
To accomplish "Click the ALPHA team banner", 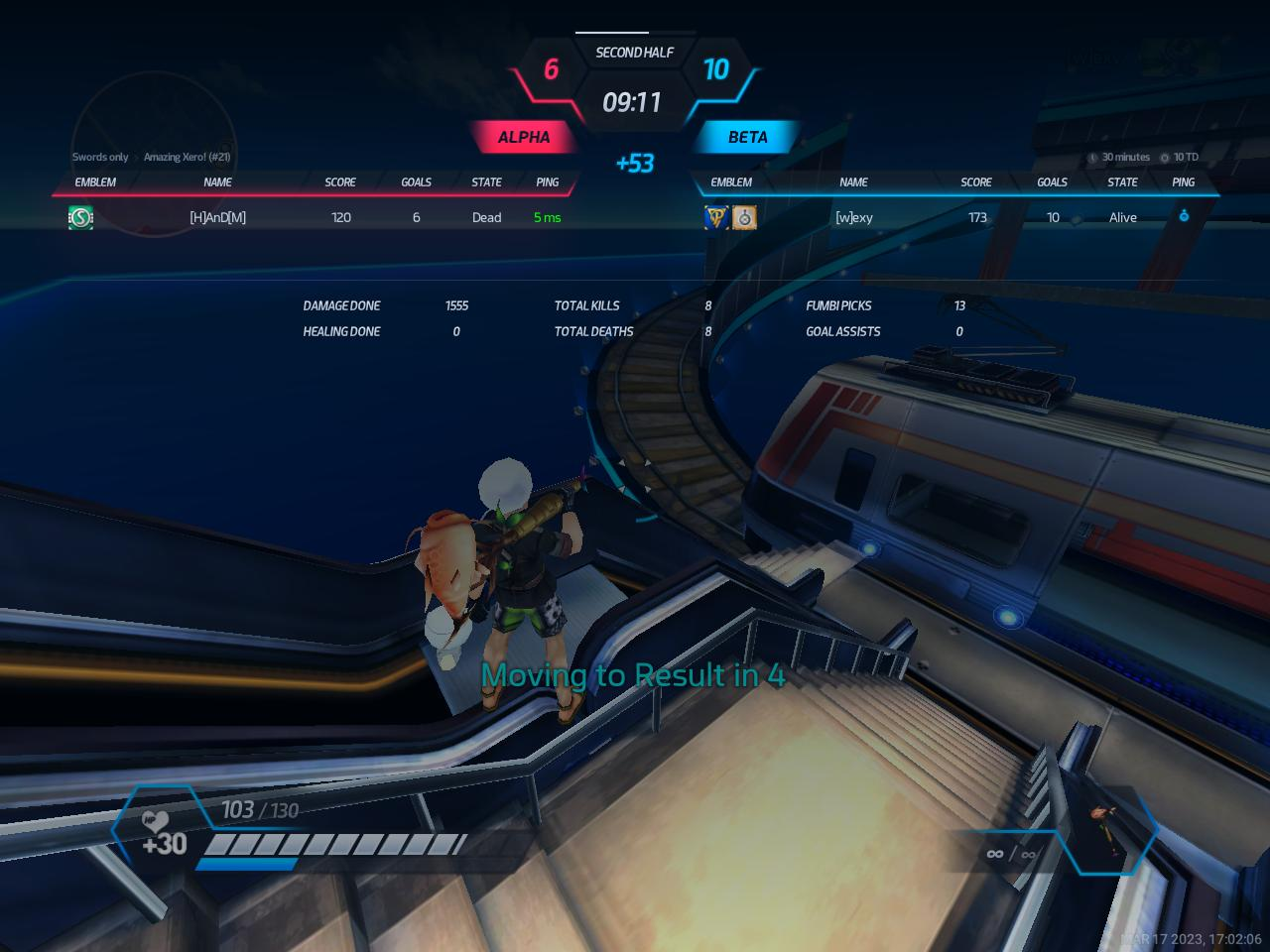I will point(523,137).
